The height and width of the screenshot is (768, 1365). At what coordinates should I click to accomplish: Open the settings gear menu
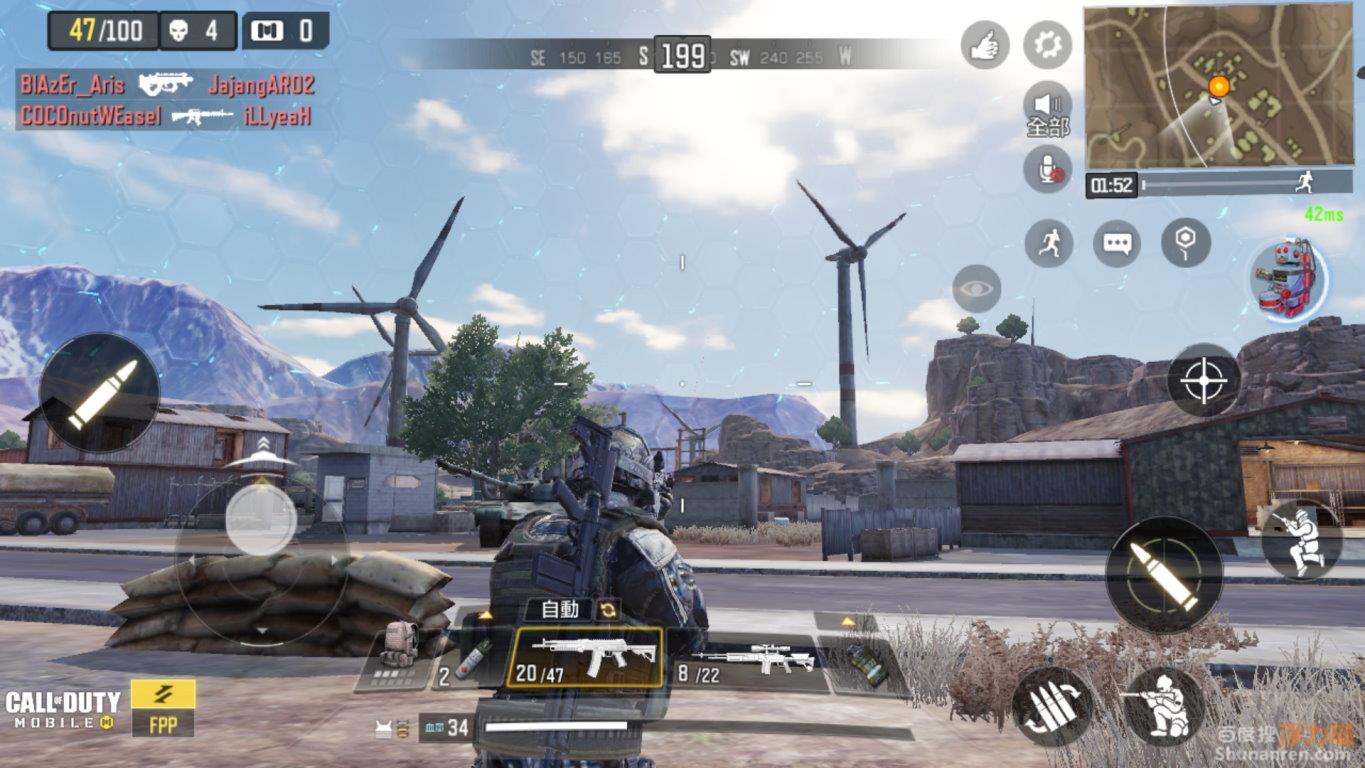[x=1047, y=45]
